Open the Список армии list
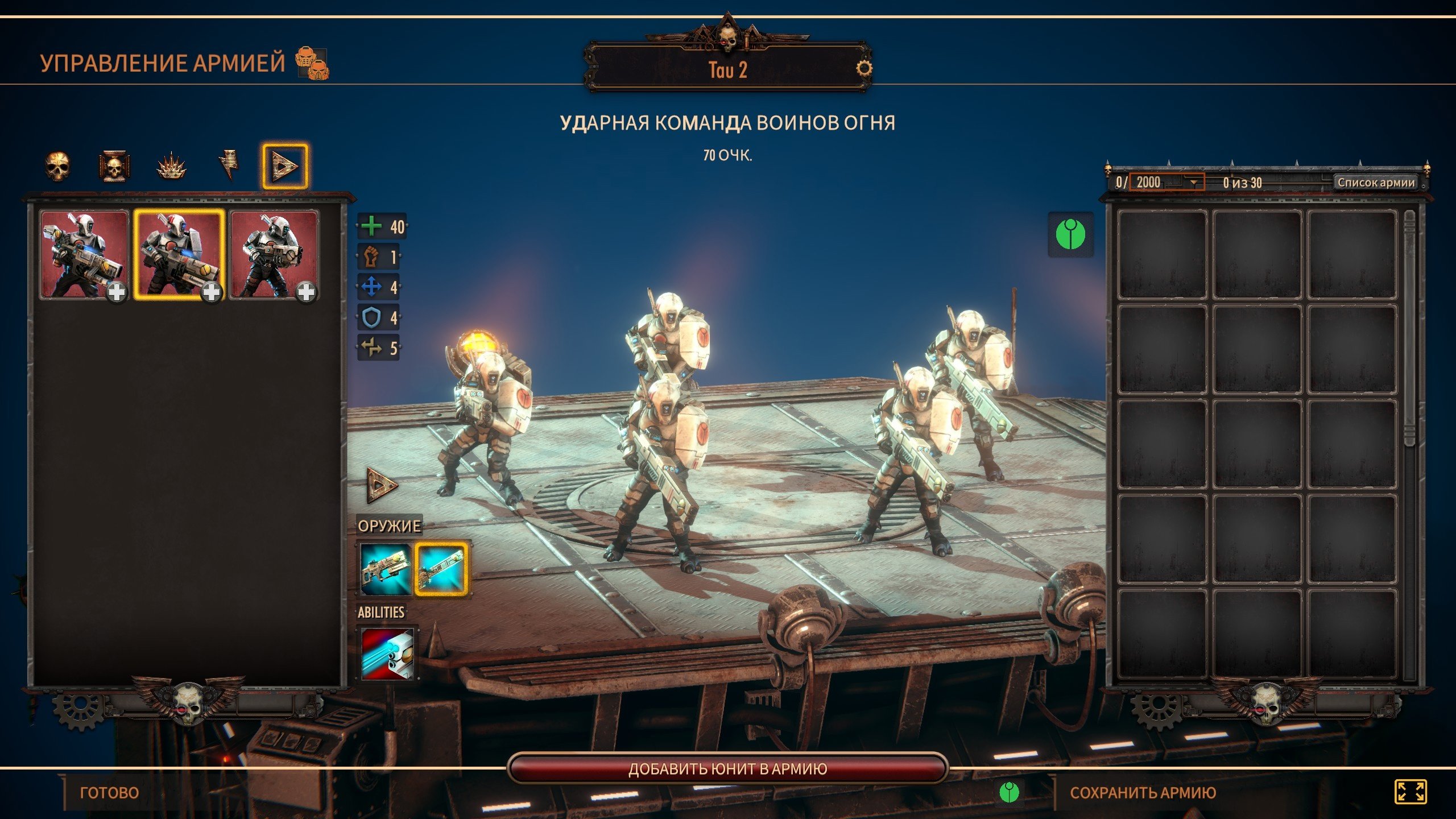1456x819 pixels. click(x=1376, y=183)
